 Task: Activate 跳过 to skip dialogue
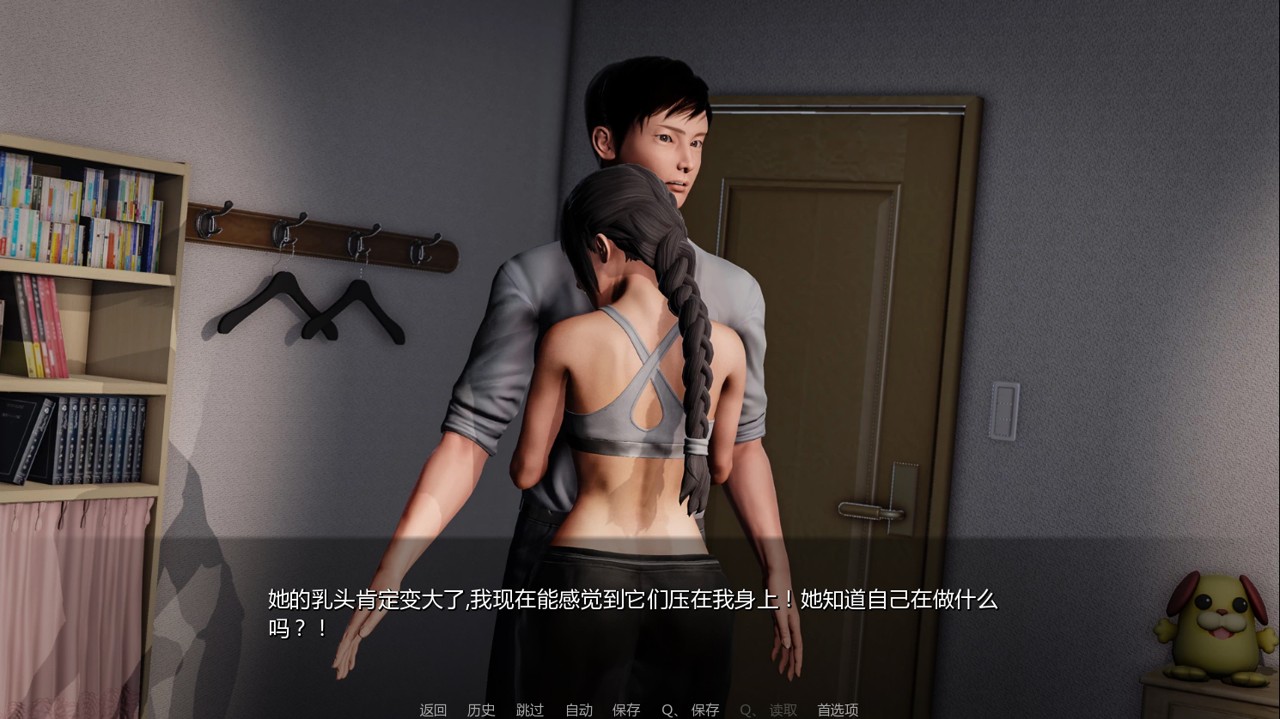[530, 710]
